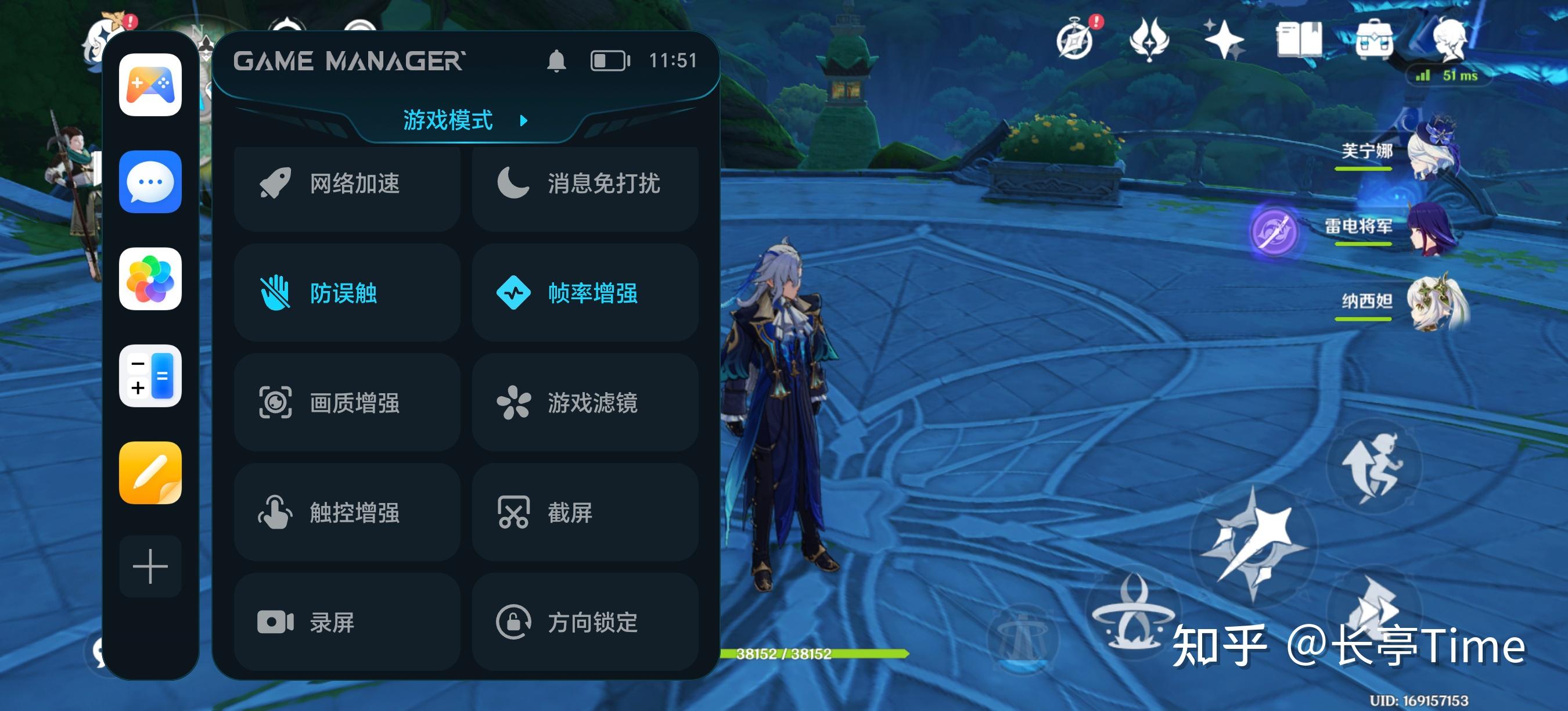Add an app with the plus button
This screenshot has width=1568, height=711.
click(x=150, y=567)
